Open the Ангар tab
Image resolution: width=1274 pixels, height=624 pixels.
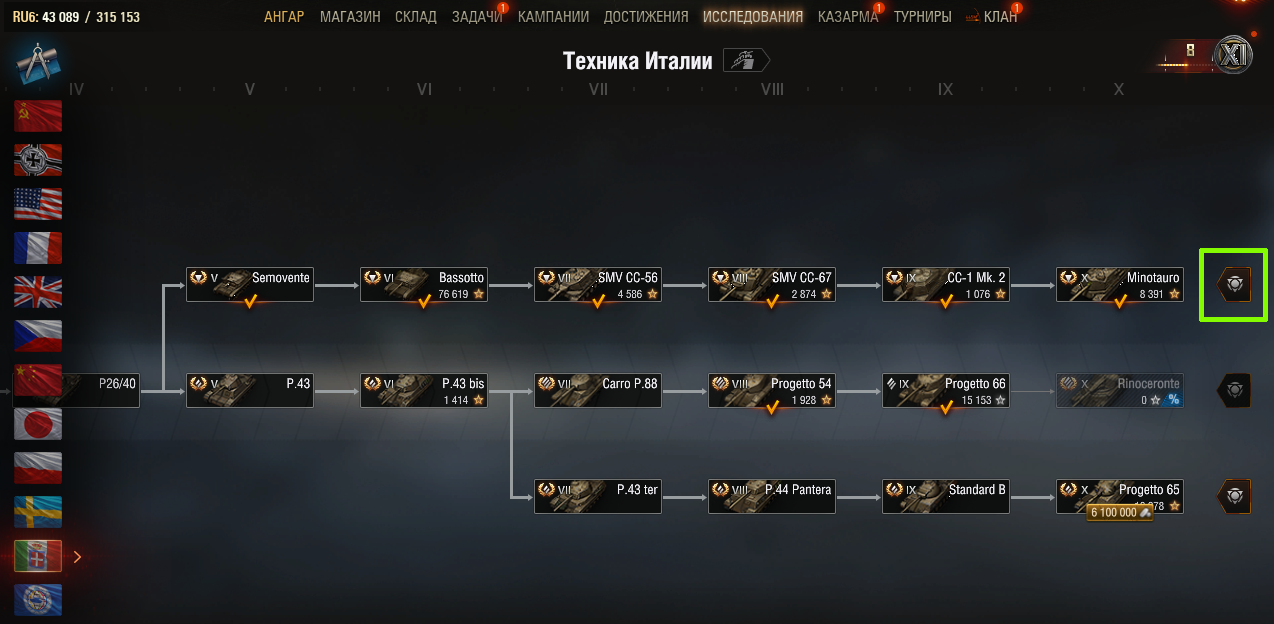pos(284,17)
